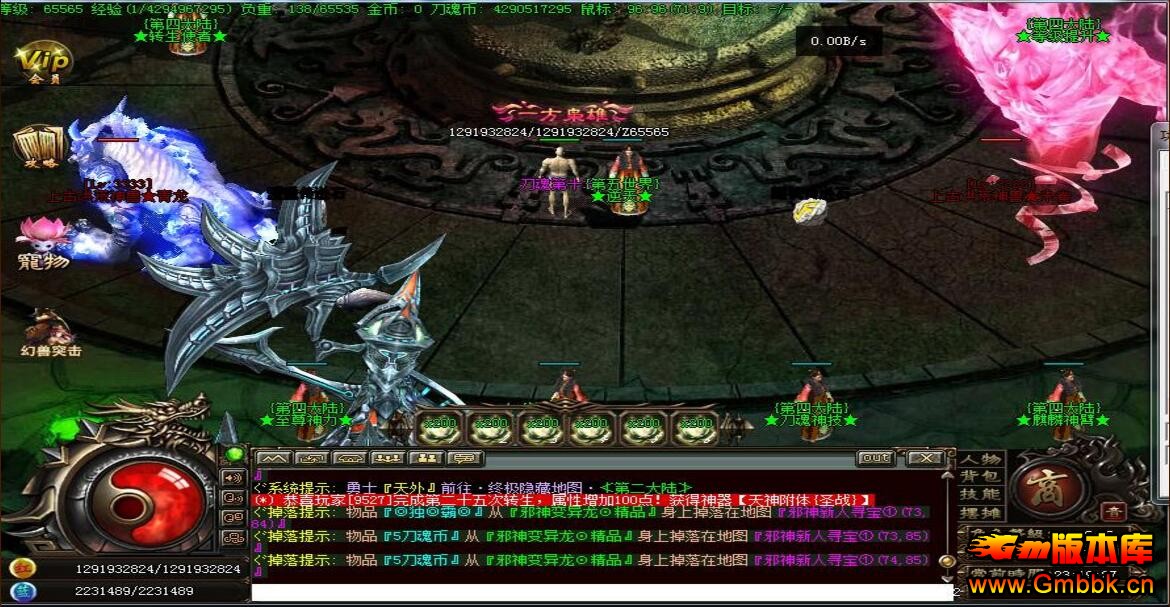Click the chat text input field
The width and height of the screenshot is (1170, 607).
(600, 592)
